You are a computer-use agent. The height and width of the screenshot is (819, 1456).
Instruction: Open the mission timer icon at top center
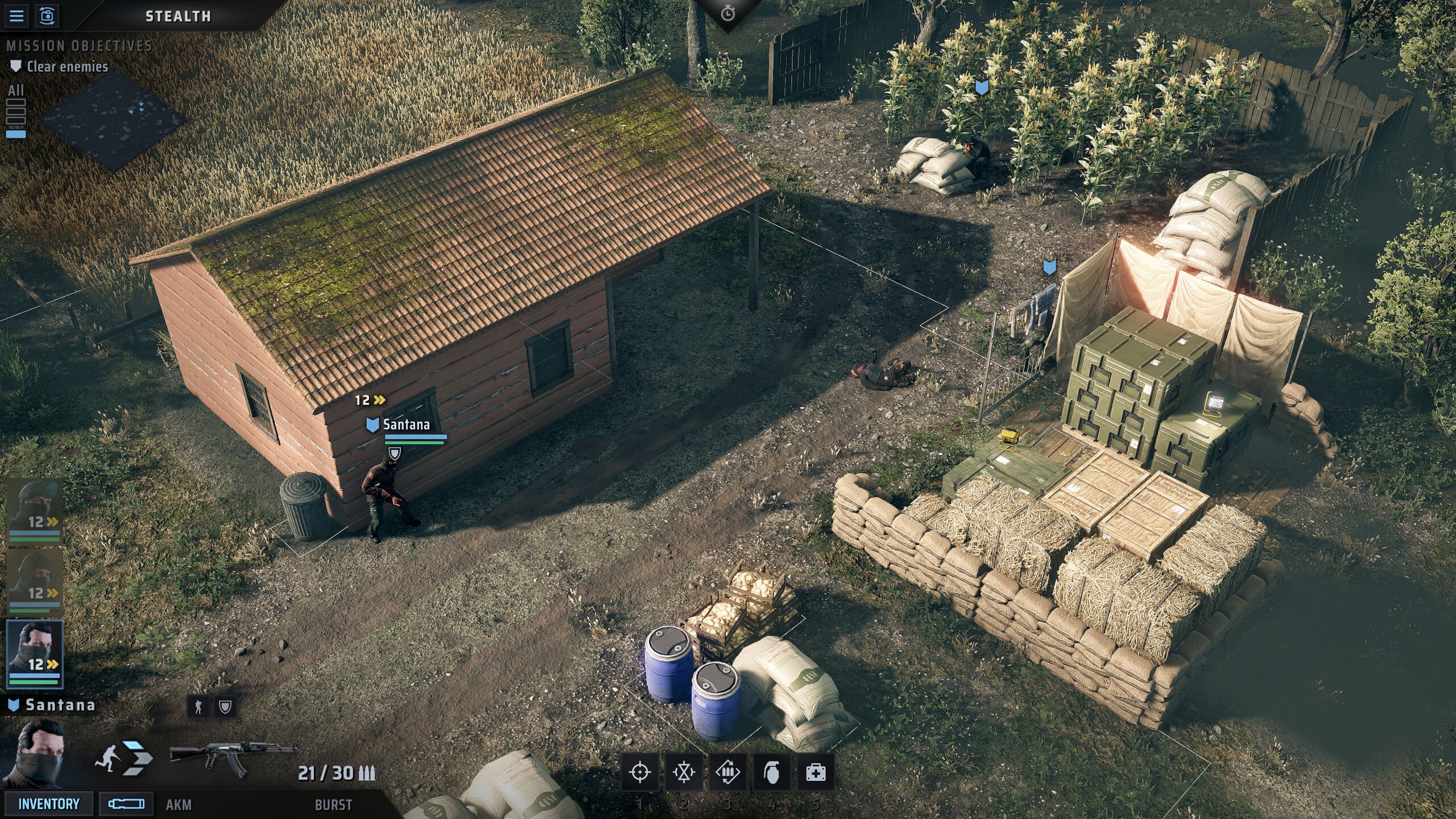[x=728, y=13]
